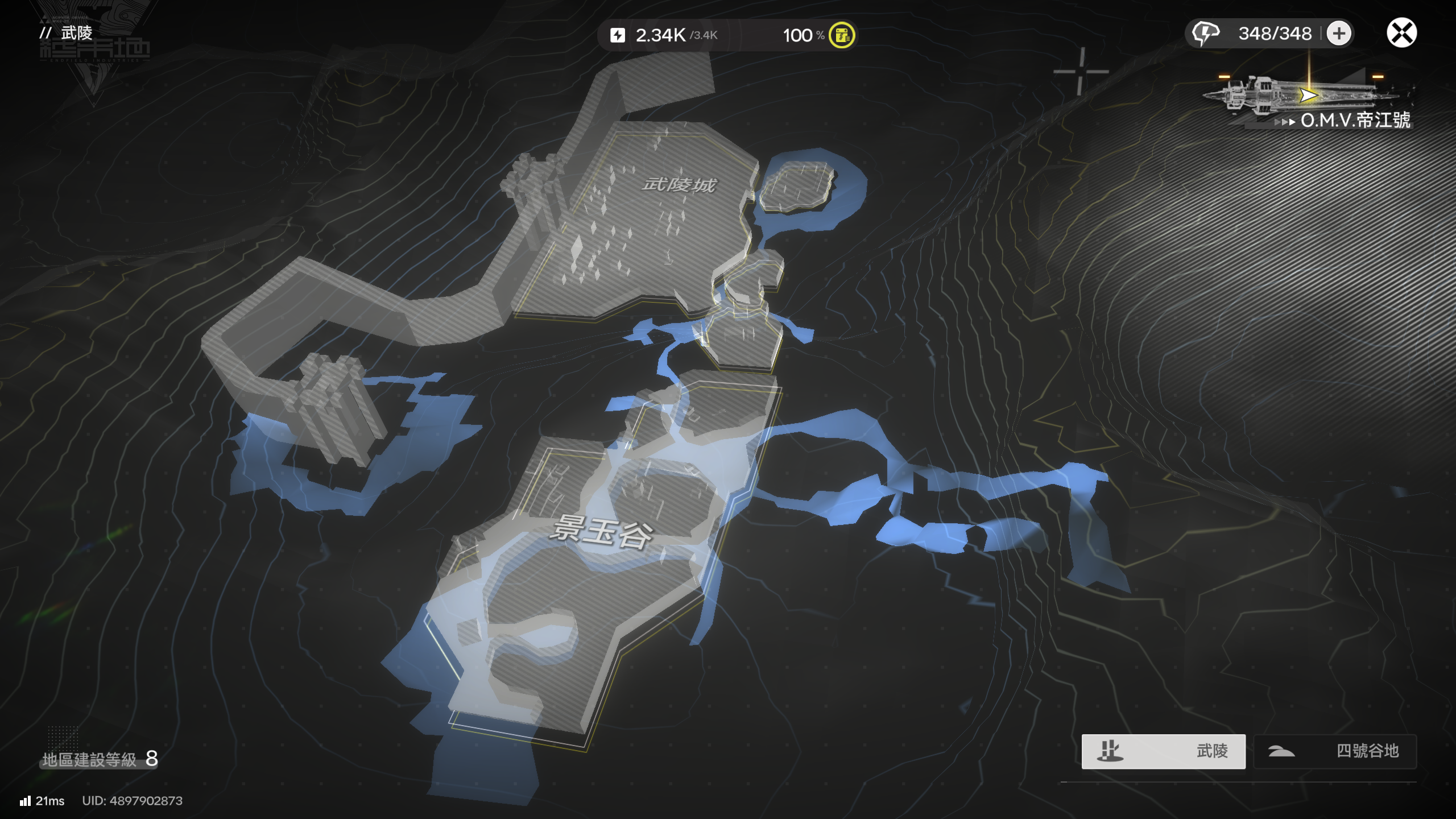
Task: Open the yellow depot storage icon
Action: 842,35
